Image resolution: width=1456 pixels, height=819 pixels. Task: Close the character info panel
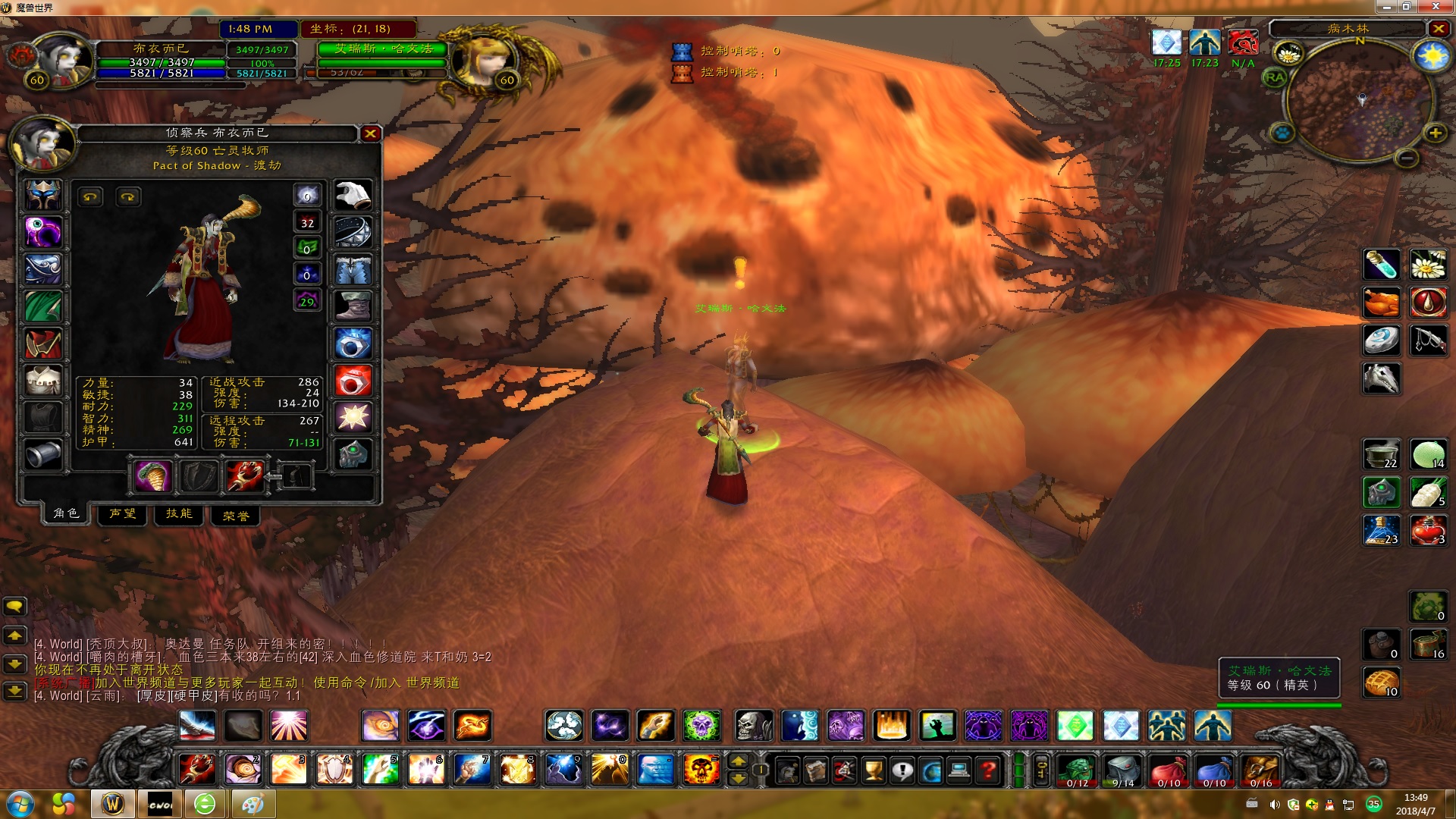click(370, 133)
